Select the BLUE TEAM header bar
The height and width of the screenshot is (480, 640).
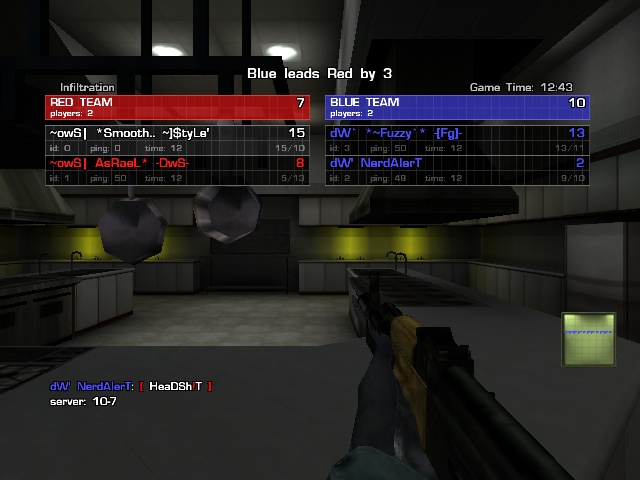point(457,107)
